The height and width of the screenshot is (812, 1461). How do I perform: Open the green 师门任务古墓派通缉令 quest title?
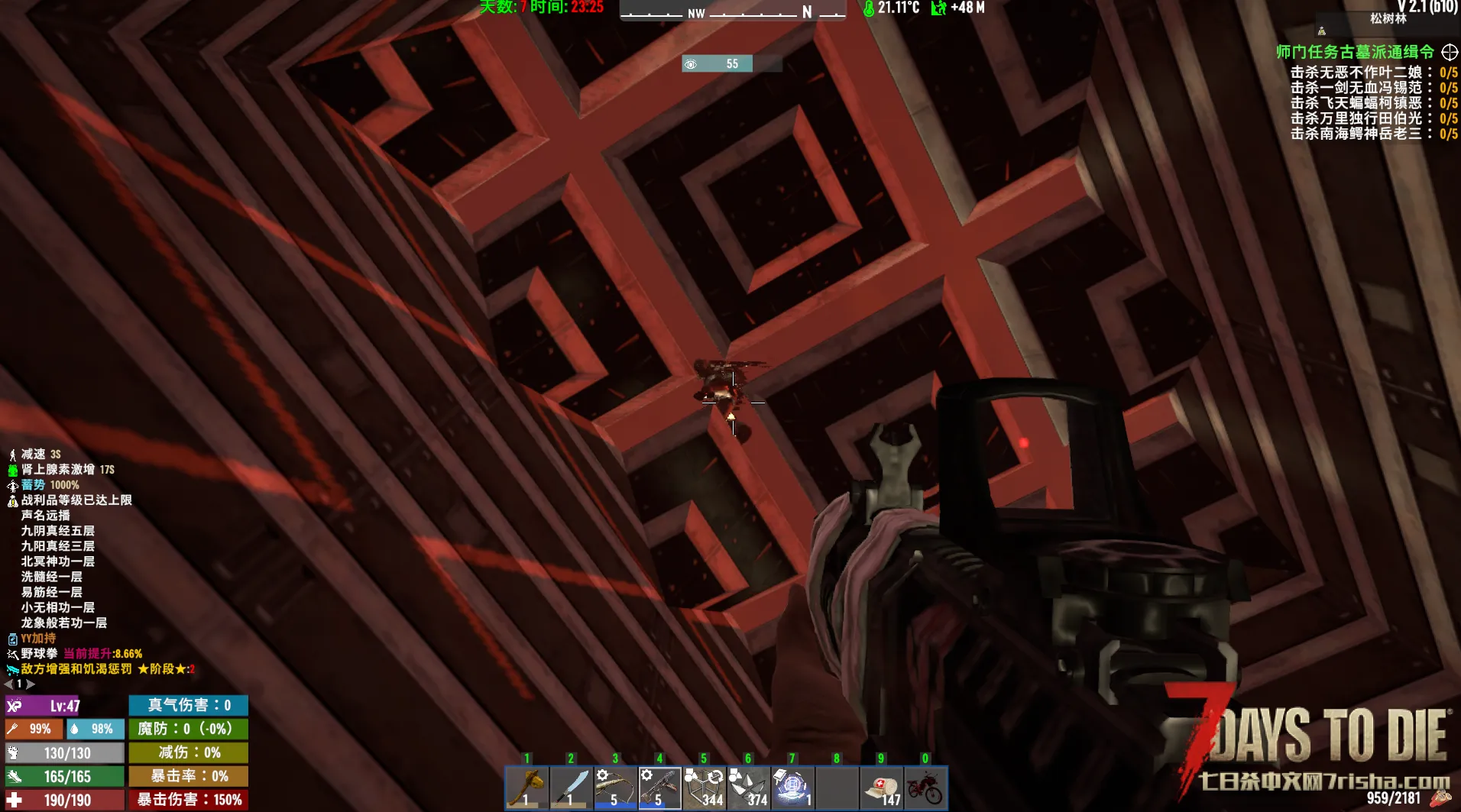1355,52
